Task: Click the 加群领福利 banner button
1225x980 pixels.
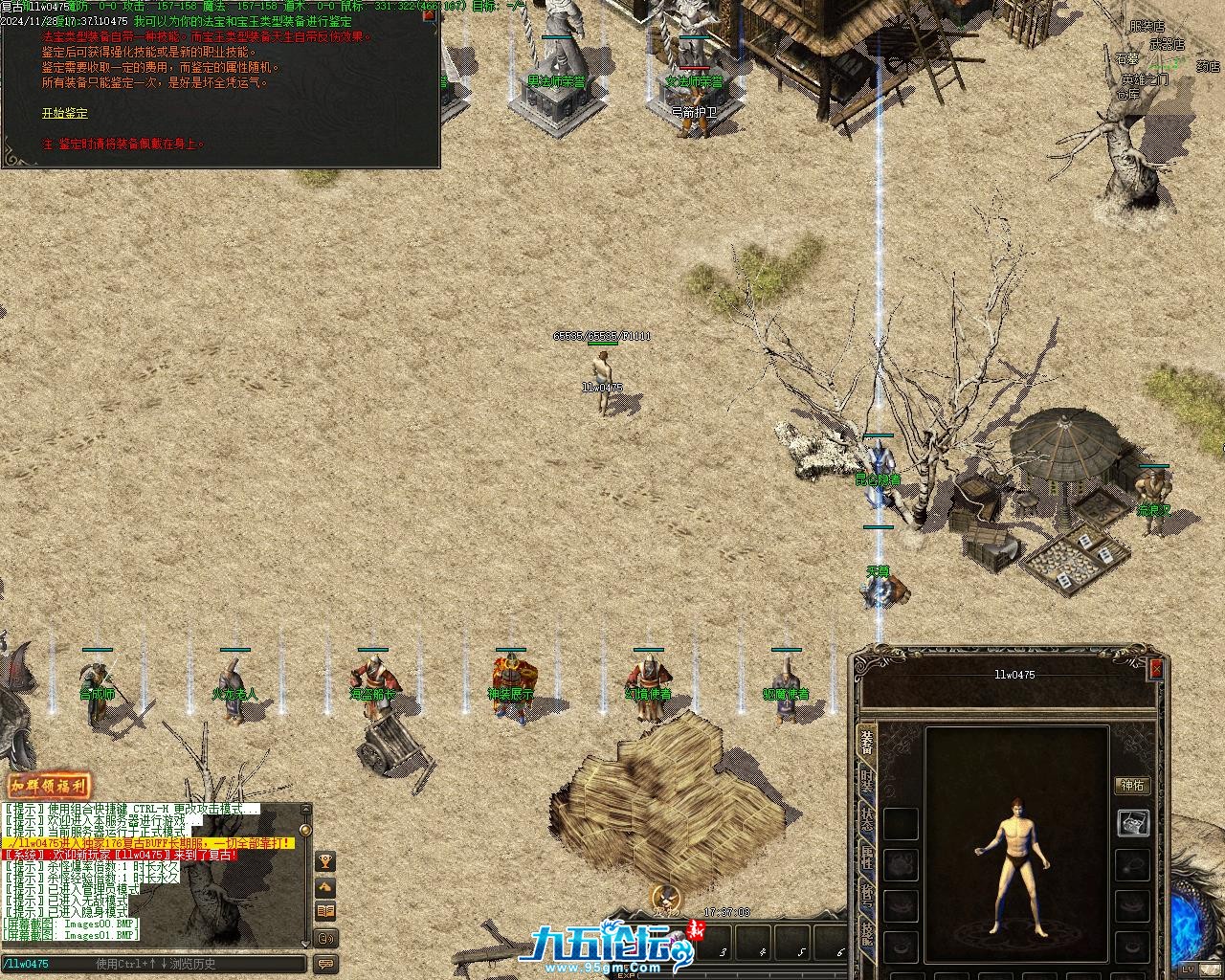Action: pyautogui.click(x=49, y=787)
